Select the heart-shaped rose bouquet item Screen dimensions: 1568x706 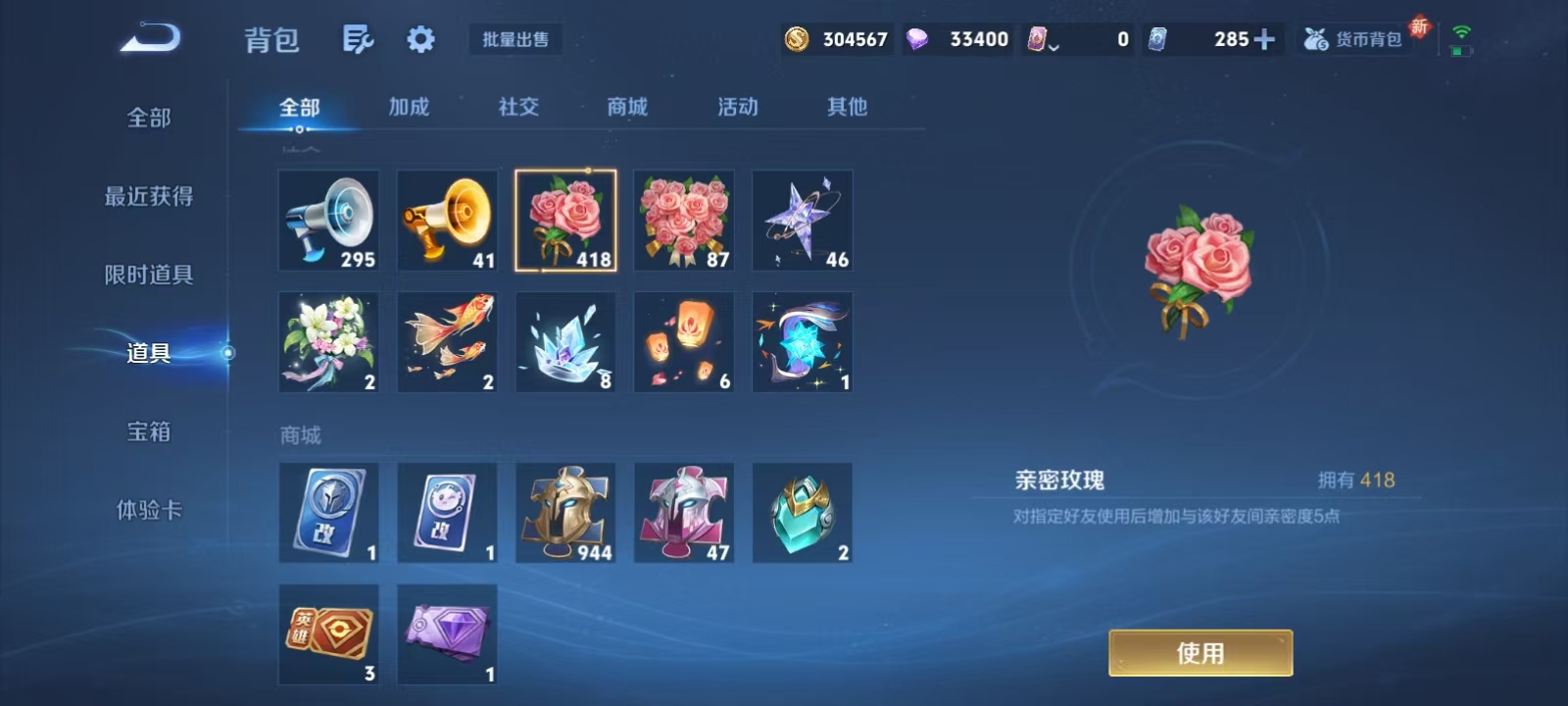click(683, 220)
